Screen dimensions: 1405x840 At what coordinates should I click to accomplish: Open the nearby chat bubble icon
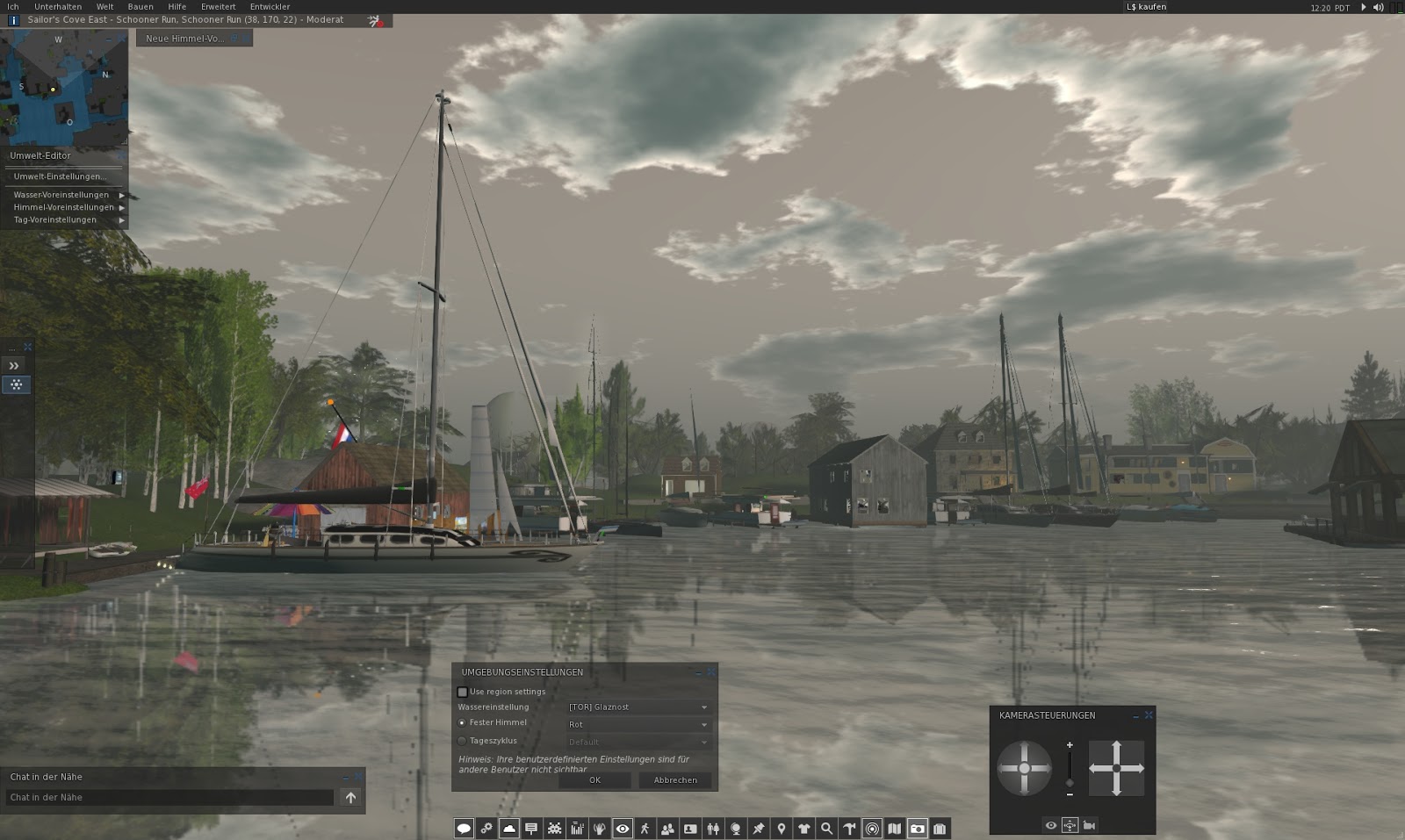[x=464, y=828]
